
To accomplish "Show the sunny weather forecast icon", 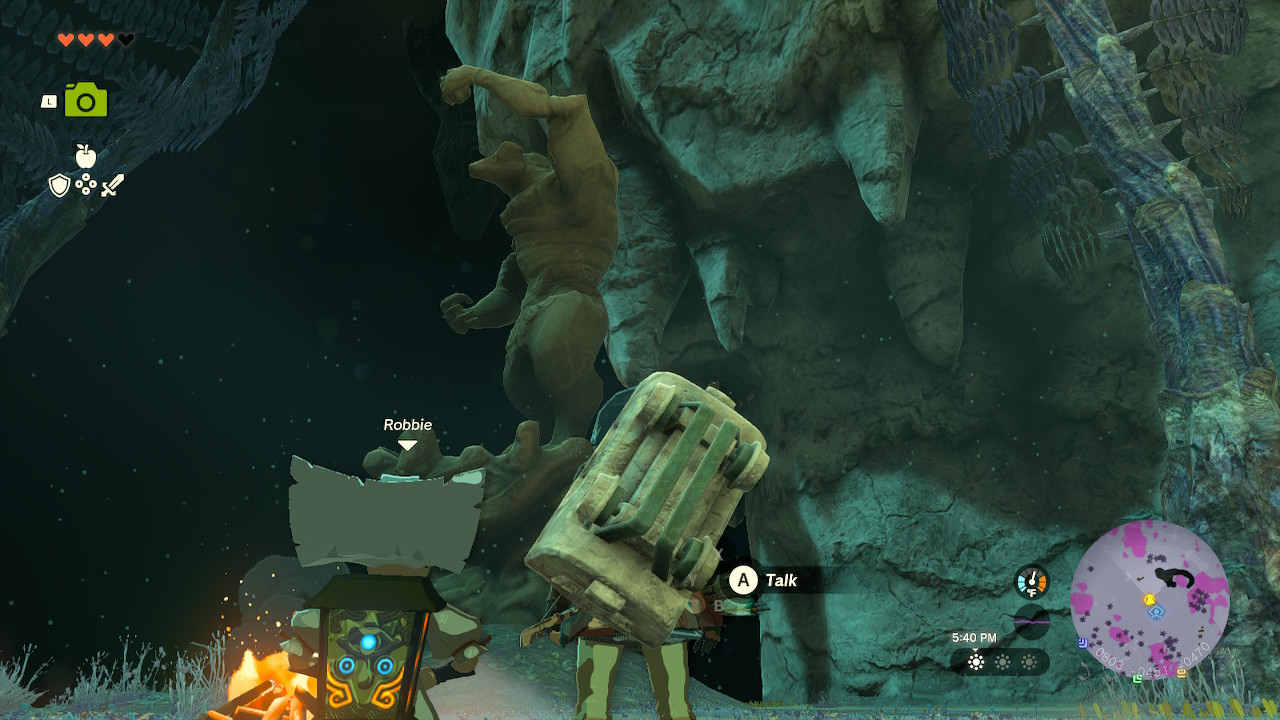I will (x=976, y=662).
